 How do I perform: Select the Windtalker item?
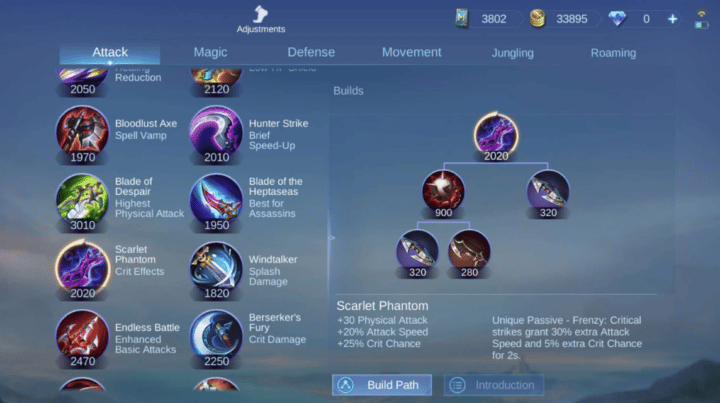click(216, 267)
